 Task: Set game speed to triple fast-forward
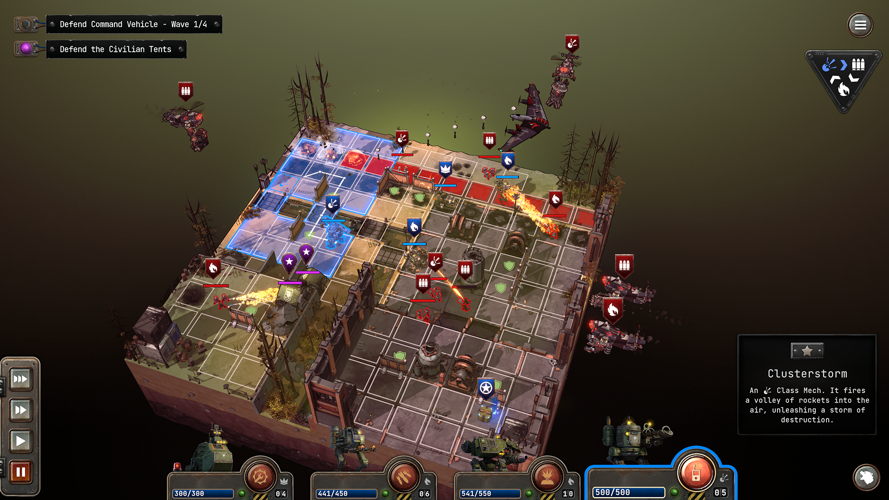[x=20, y=379]
